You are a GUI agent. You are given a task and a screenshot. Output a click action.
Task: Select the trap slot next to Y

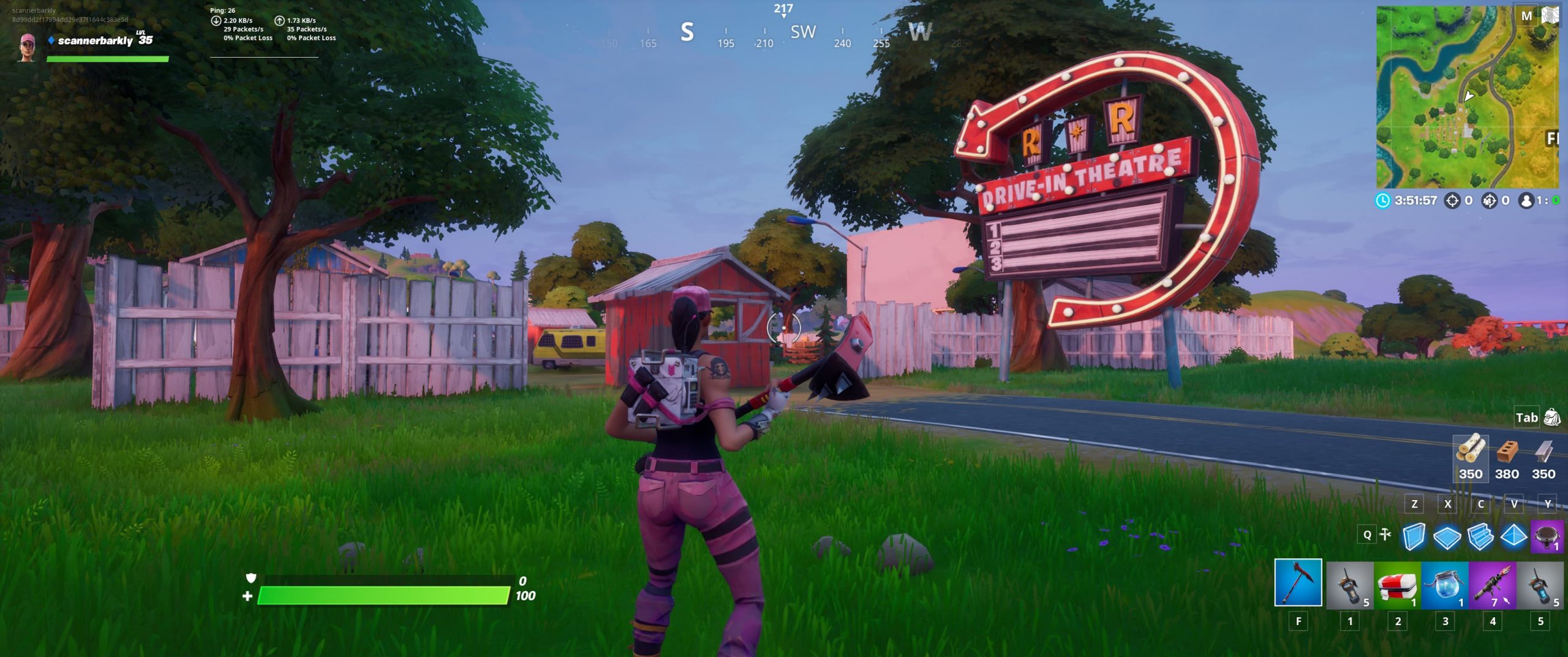1546,536
